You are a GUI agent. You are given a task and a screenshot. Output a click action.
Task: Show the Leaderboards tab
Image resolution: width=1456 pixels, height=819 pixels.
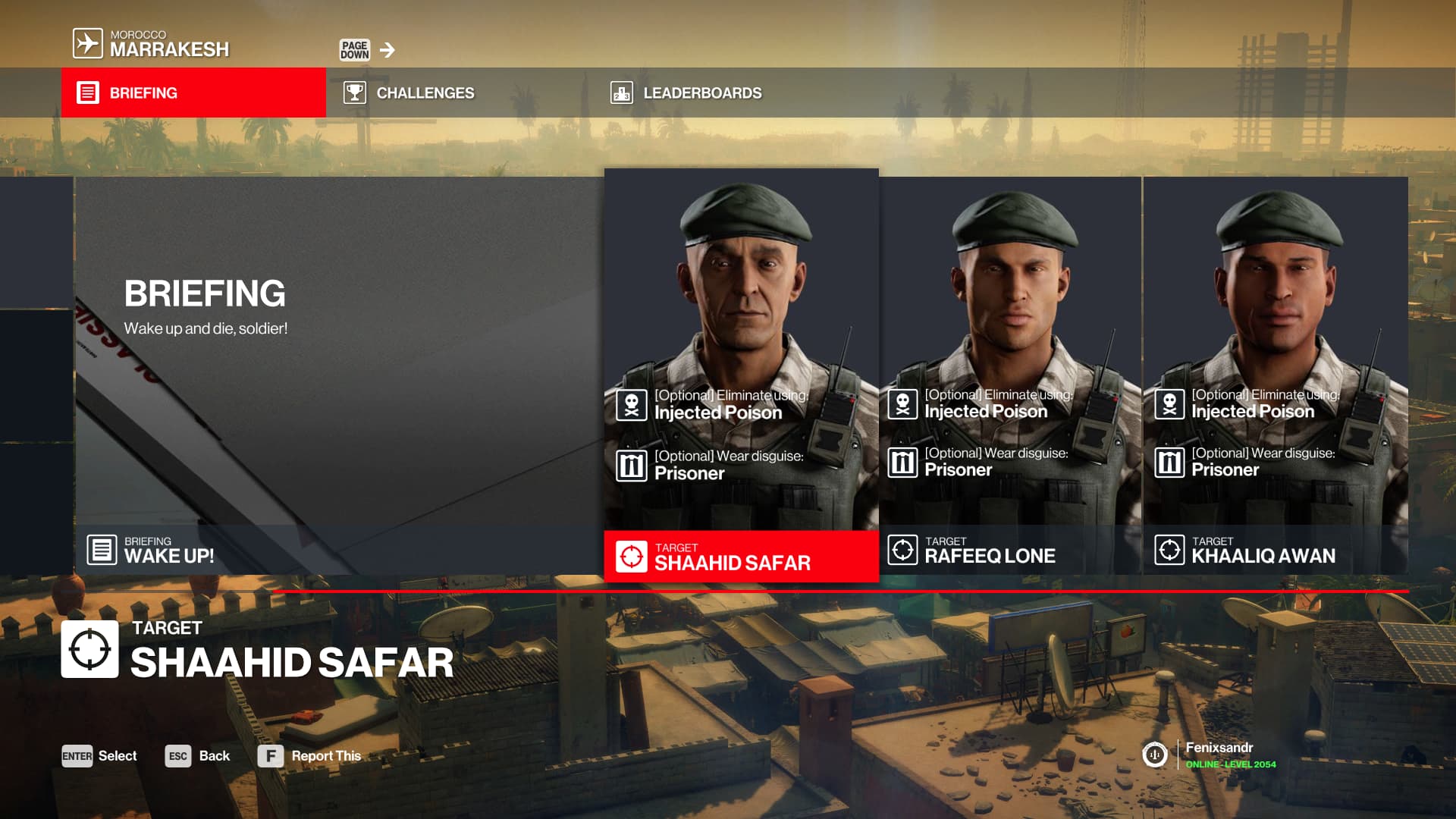(686, 93)
